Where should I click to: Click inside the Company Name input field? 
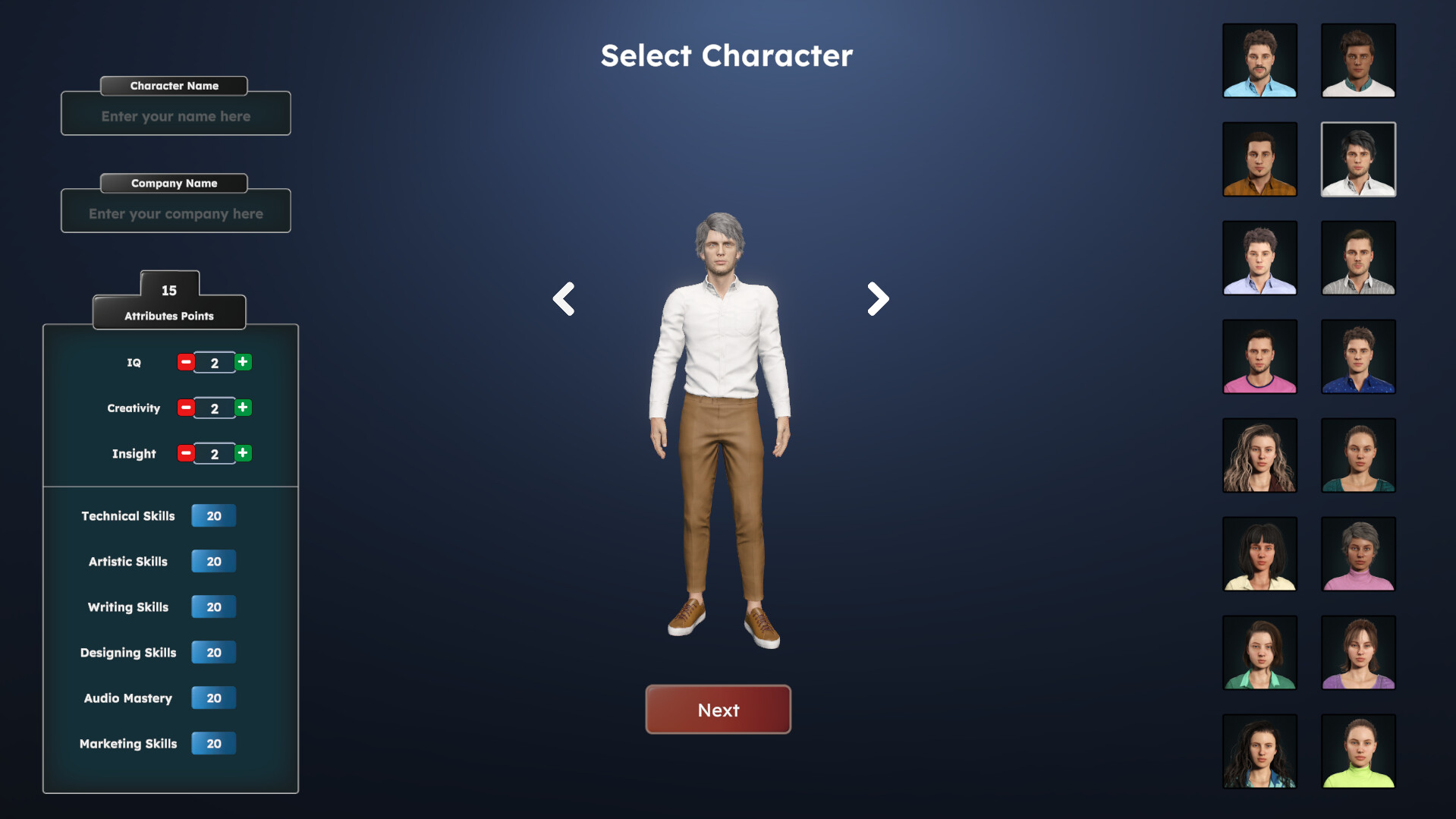pos(175,213)
